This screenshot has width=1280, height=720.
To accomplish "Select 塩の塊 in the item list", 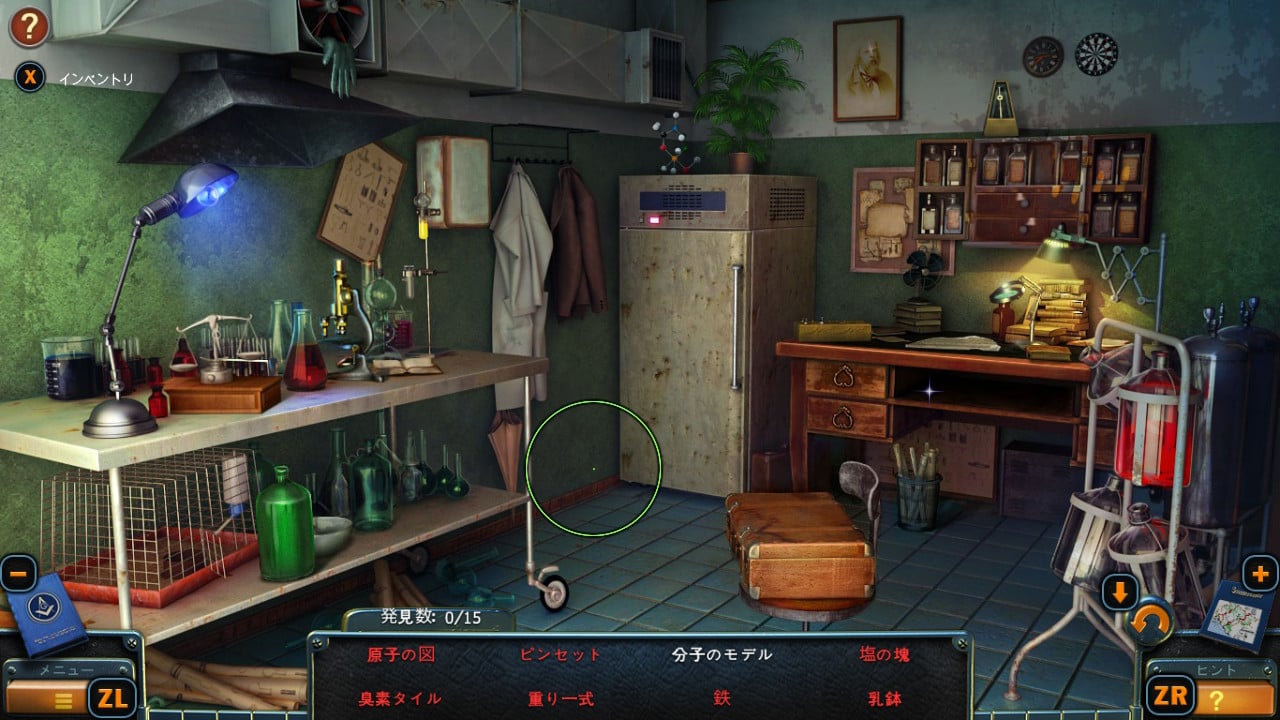I will (884, 655).
